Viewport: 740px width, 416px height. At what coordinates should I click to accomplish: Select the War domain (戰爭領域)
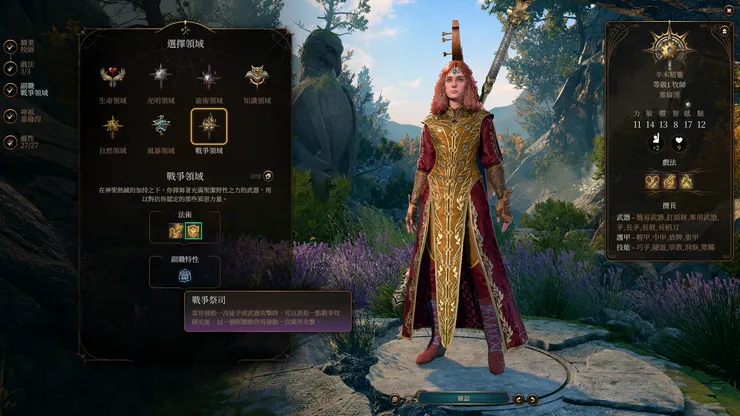pyautogui.click(x=208, y=127)
